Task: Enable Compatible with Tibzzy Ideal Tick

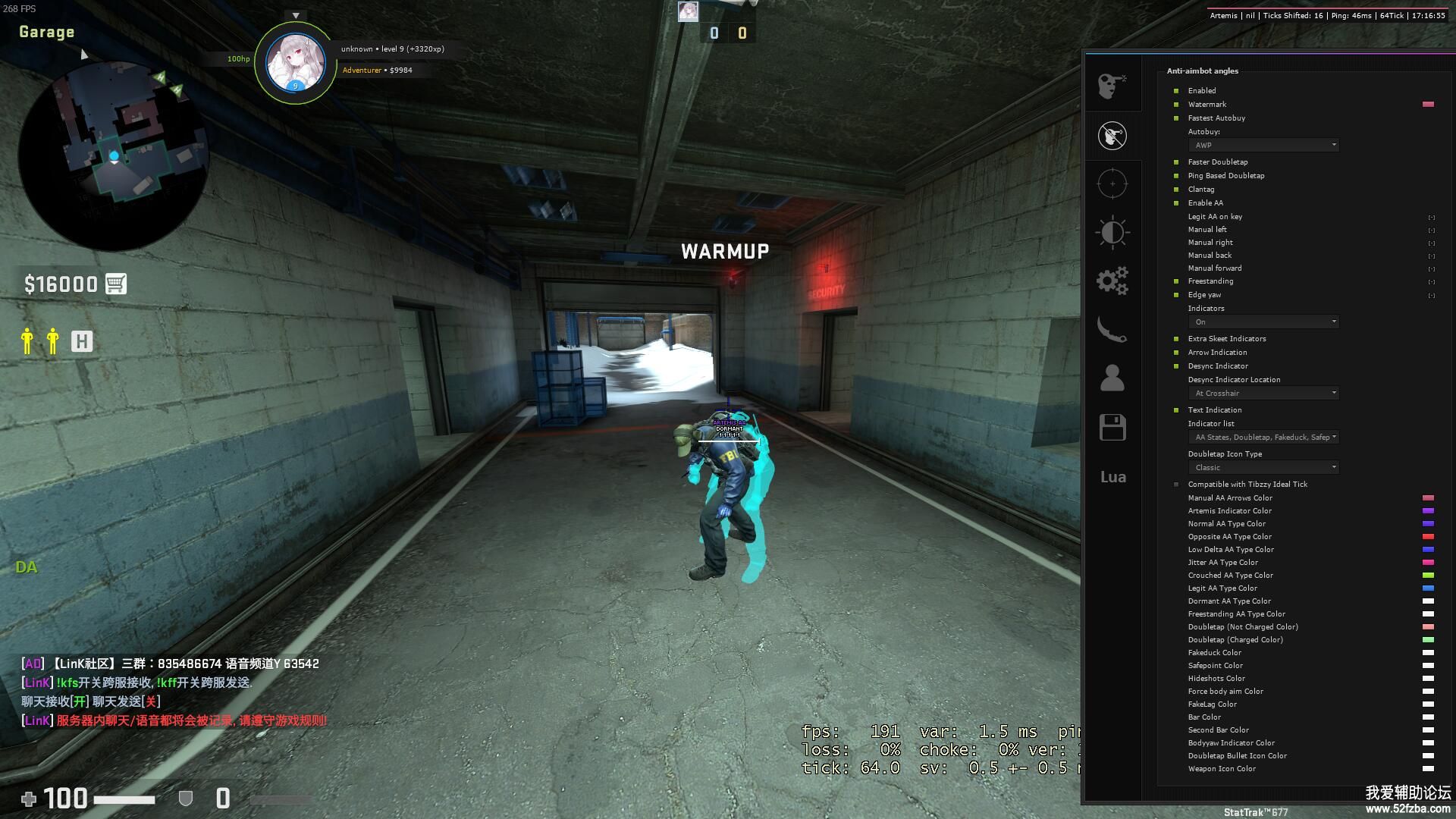Action: pyautogui.click(x=1176, y=485)
